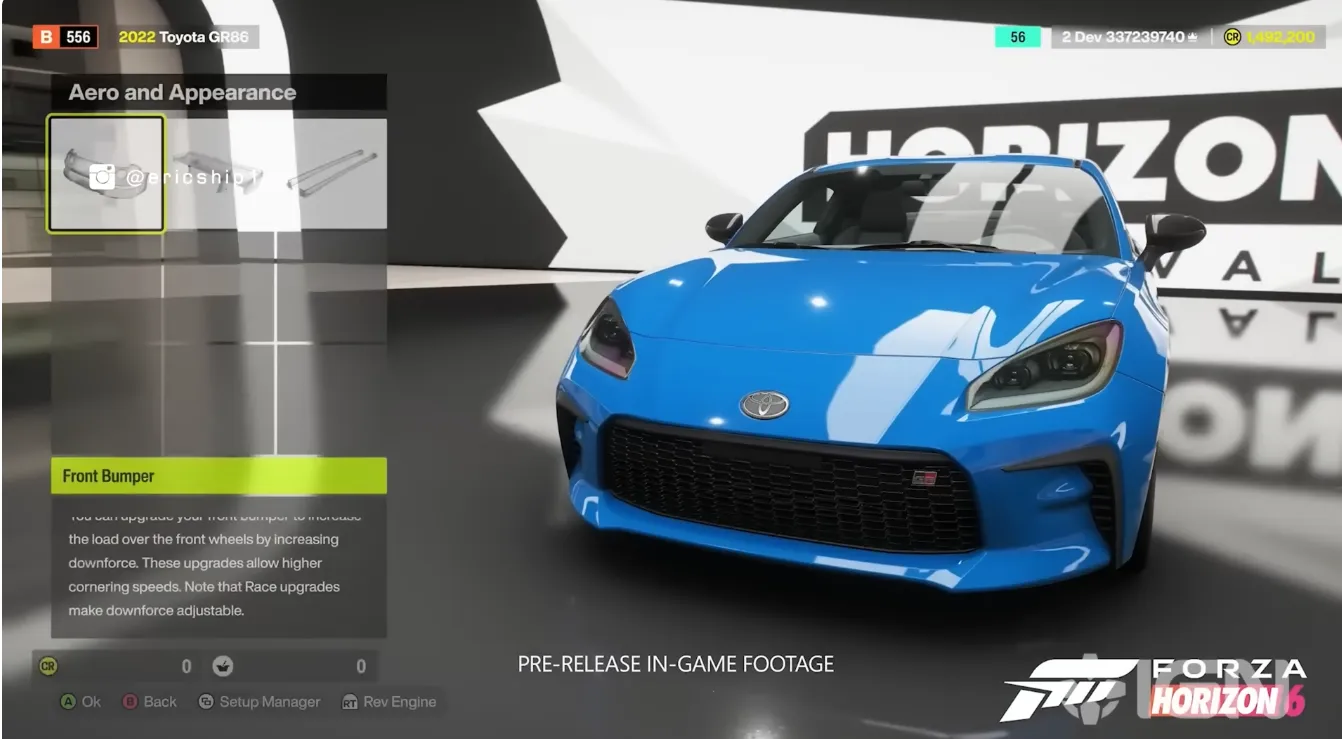Click the RT Rev Engine prompt icon
Viewport: 1342px width, 739px height.
[352, 702]
